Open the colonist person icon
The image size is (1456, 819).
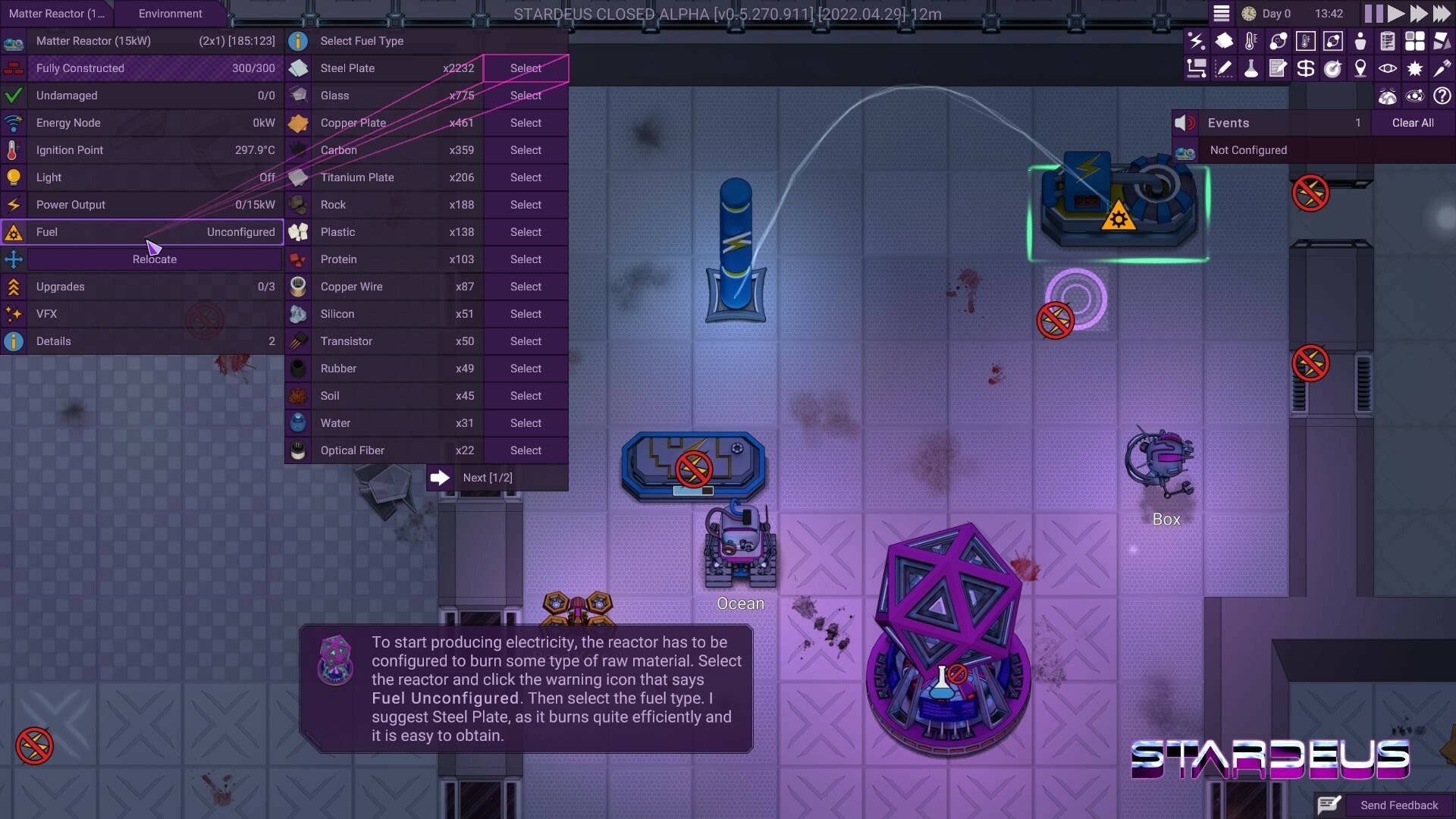tap(1360, 41)
